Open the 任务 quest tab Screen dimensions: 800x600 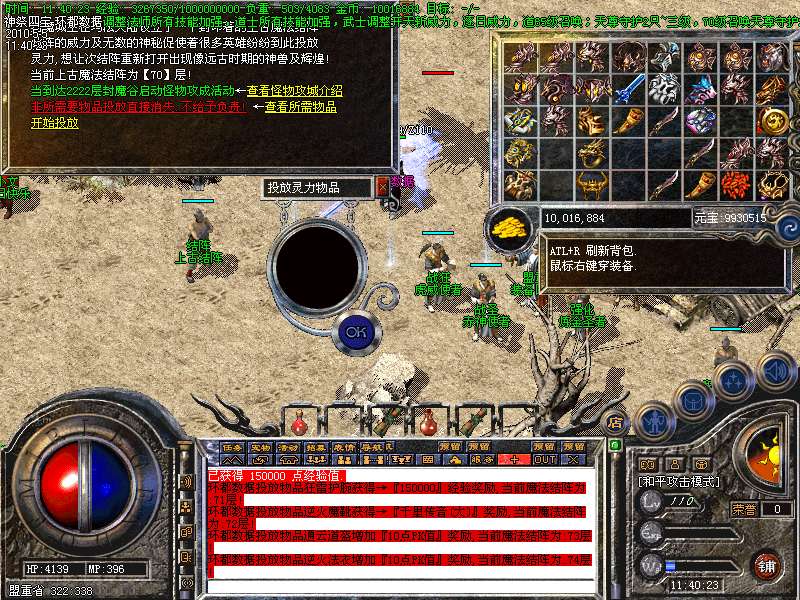point(232,447)
